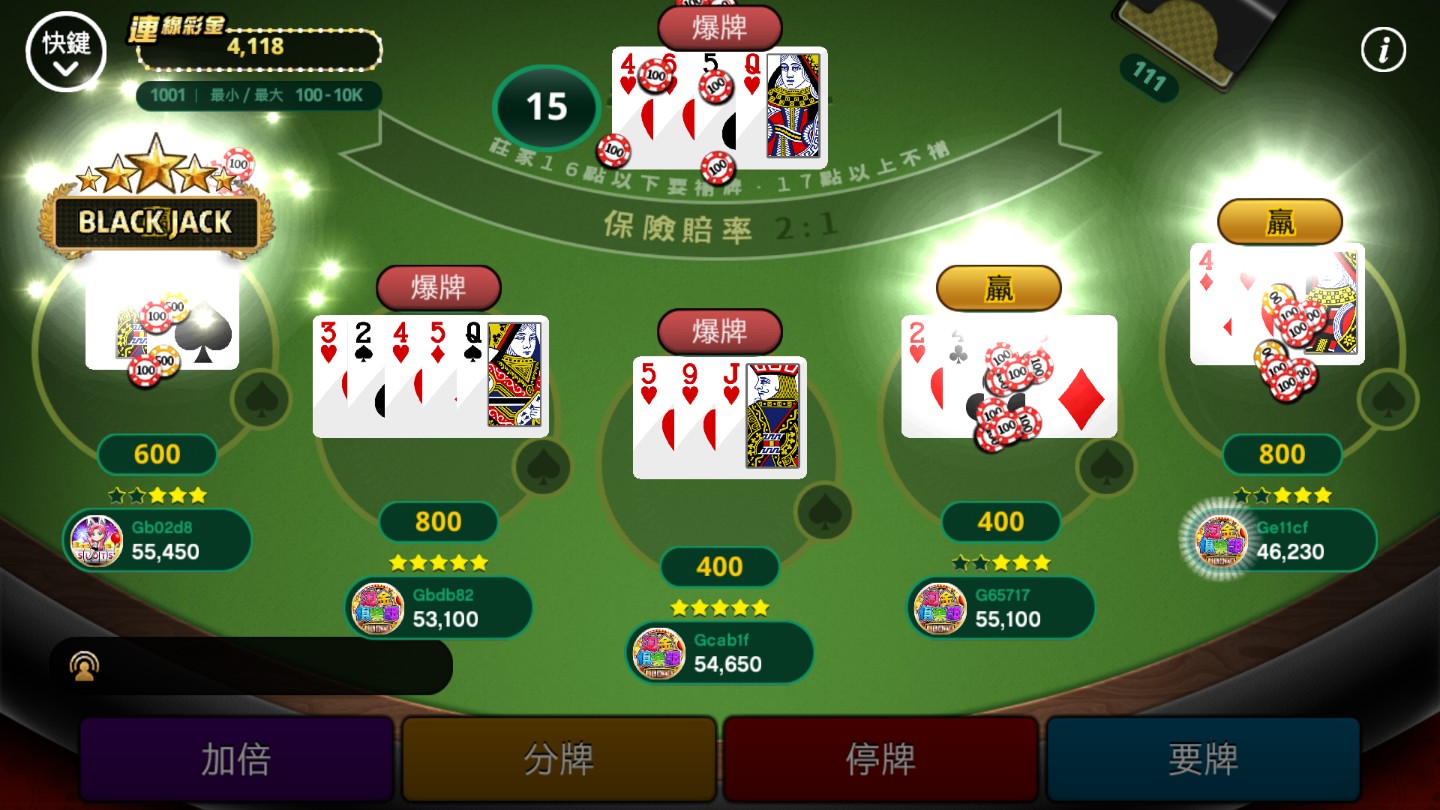
Task: Hit with the 要牌 button
Action: pos(1203,760)
